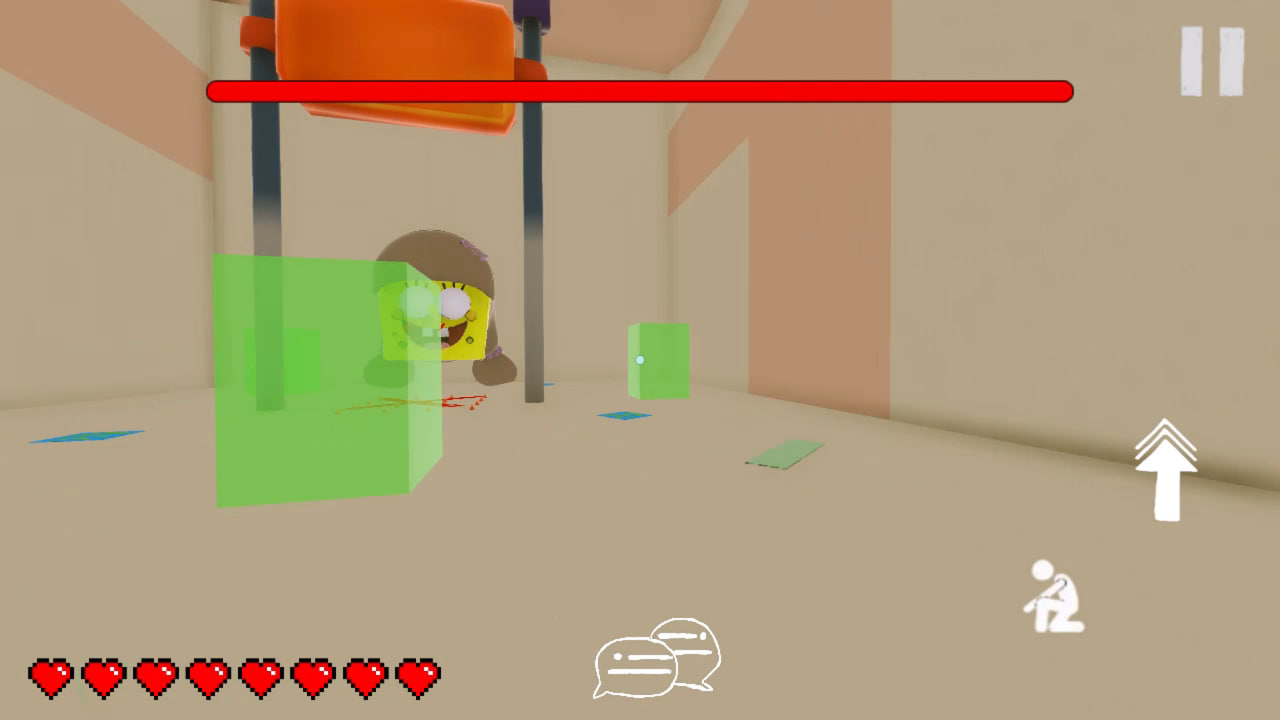The image size is (1280, 720).
Task: Tap the door handle on the green cabinet
Action: click(641, 360)
